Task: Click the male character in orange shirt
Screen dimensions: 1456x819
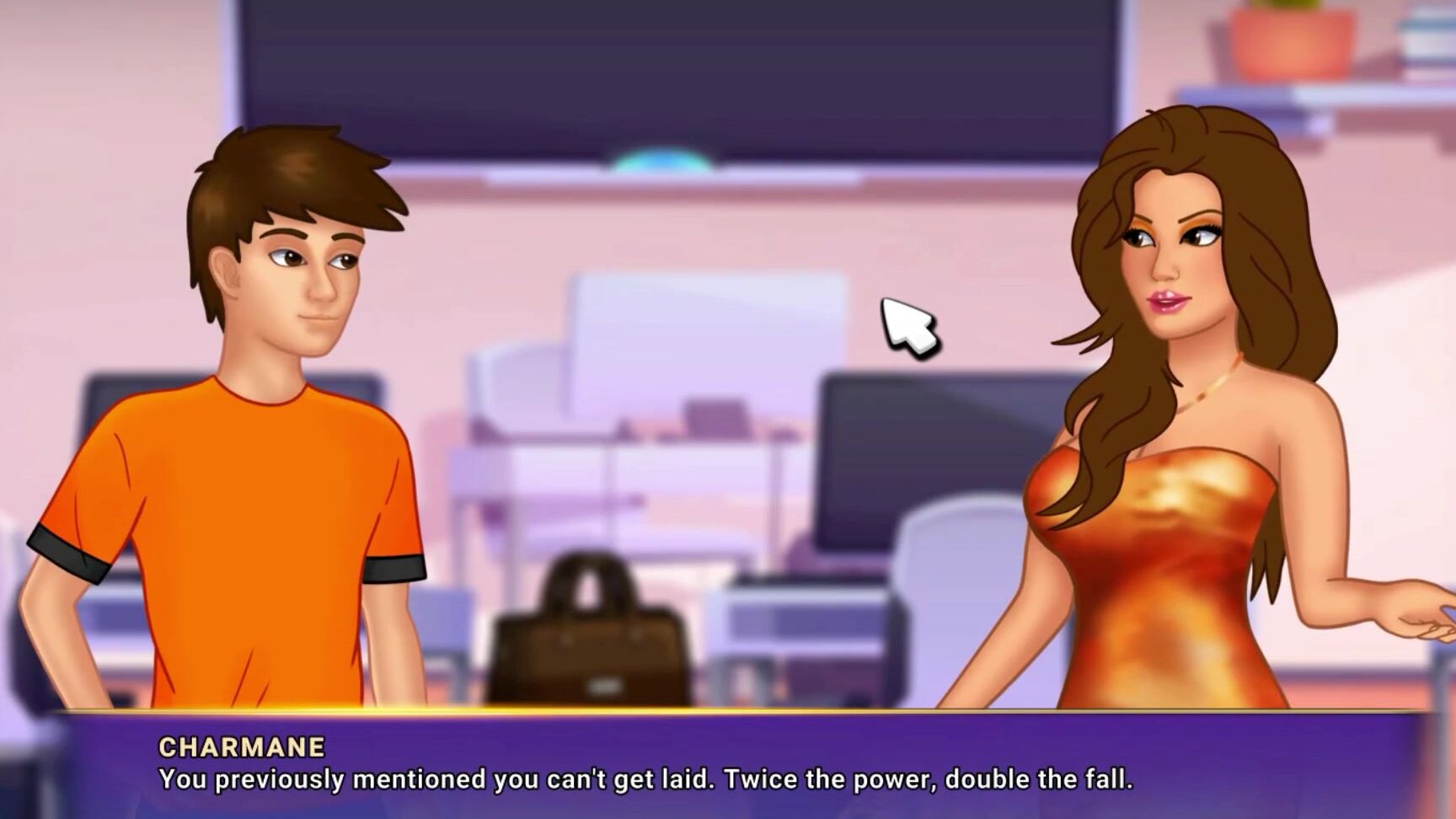Action: [253, 421]
